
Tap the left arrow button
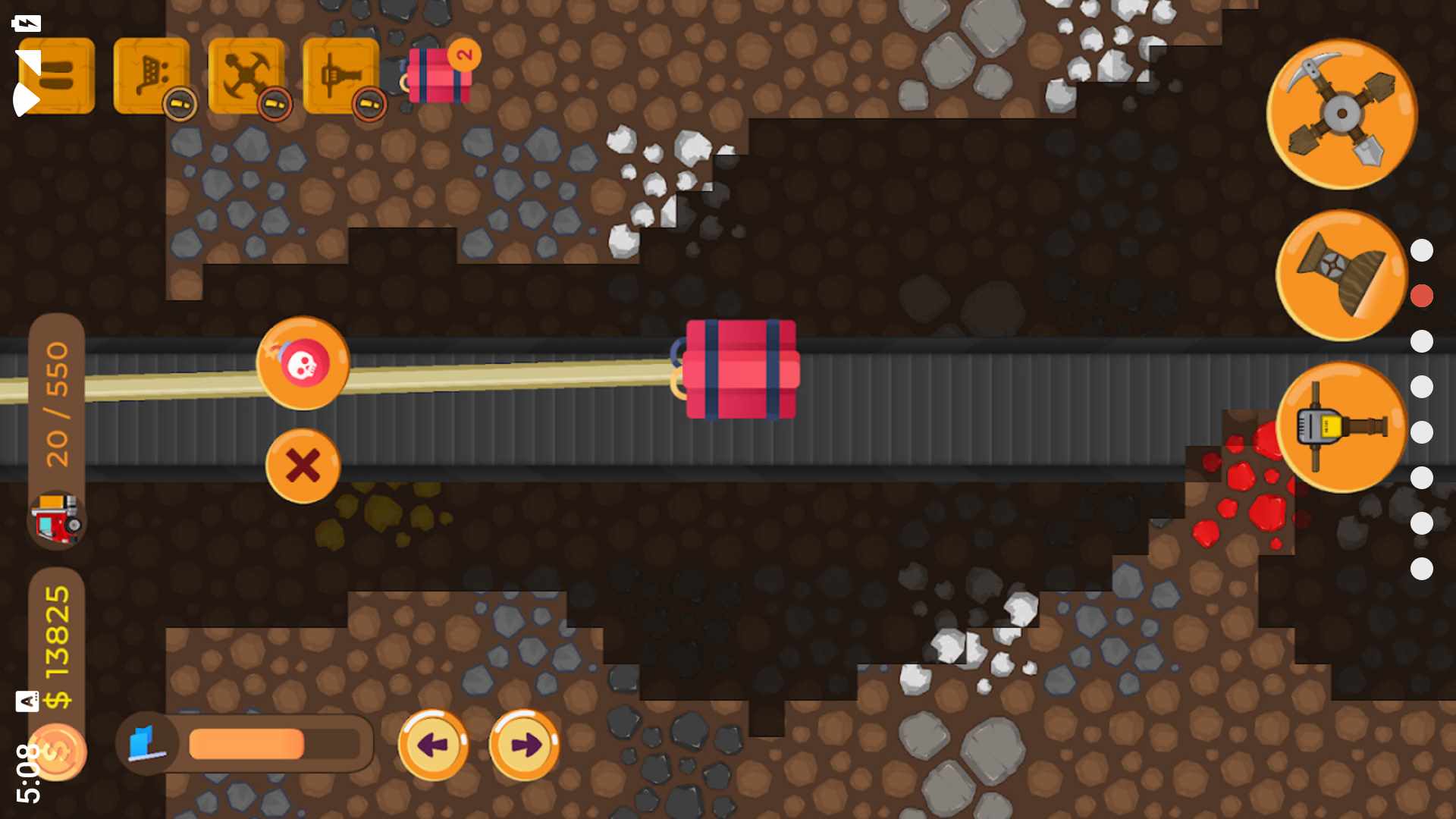pos(433,745)
